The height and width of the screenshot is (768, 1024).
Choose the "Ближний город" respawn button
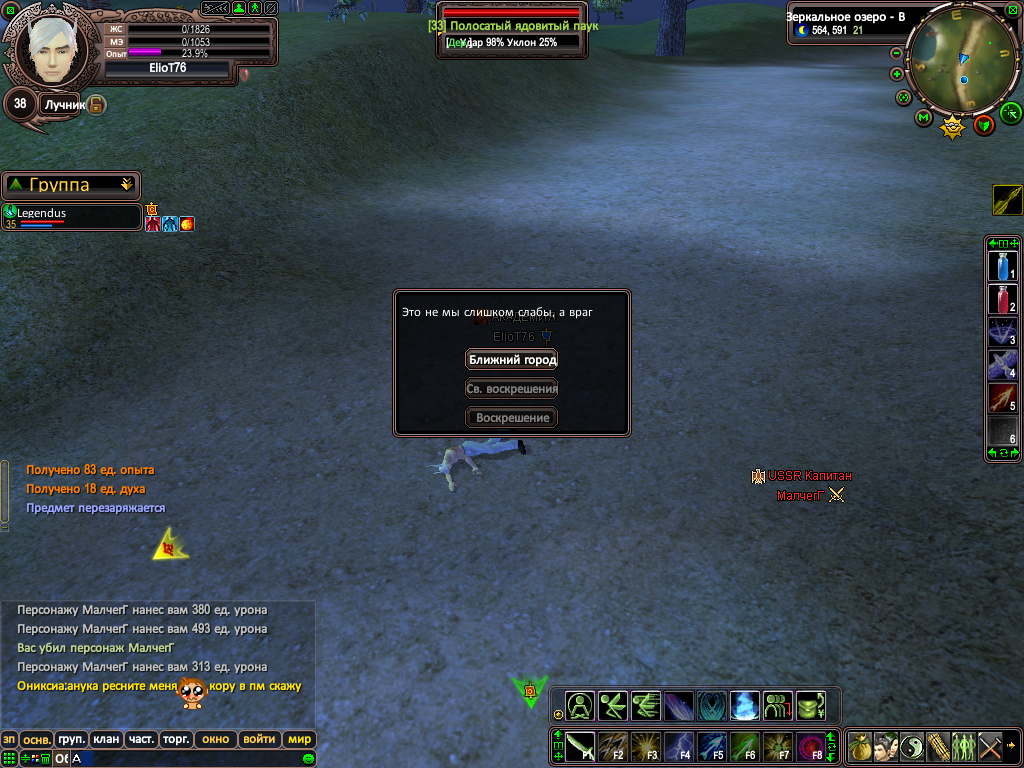pyautogui.click(x=512, y=360)
